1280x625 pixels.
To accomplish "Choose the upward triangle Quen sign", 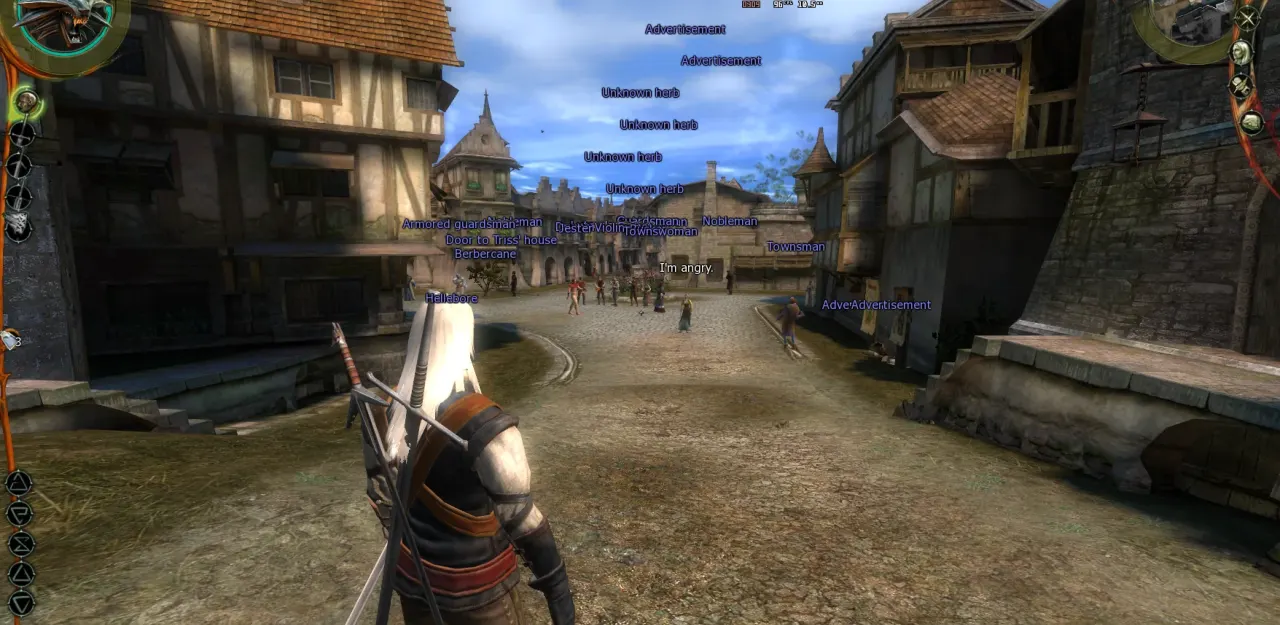I will point(21,574).
